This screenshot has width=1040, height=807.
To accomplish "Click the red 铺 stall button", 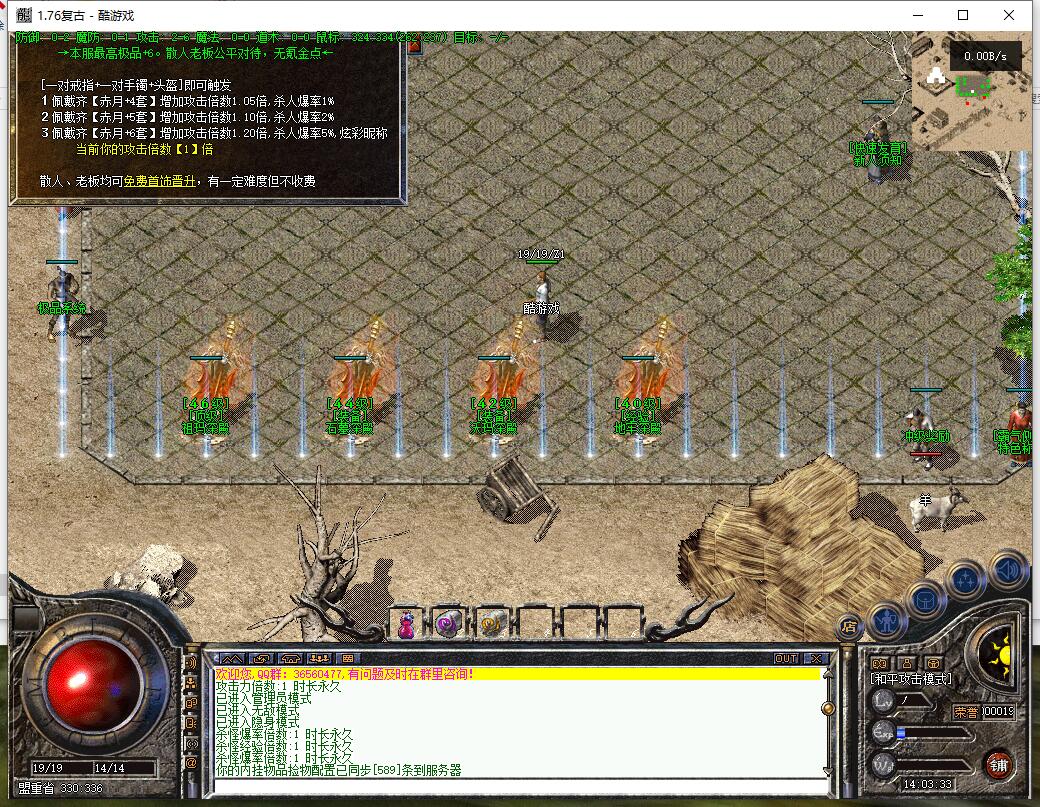I will (x=997, y=765).
